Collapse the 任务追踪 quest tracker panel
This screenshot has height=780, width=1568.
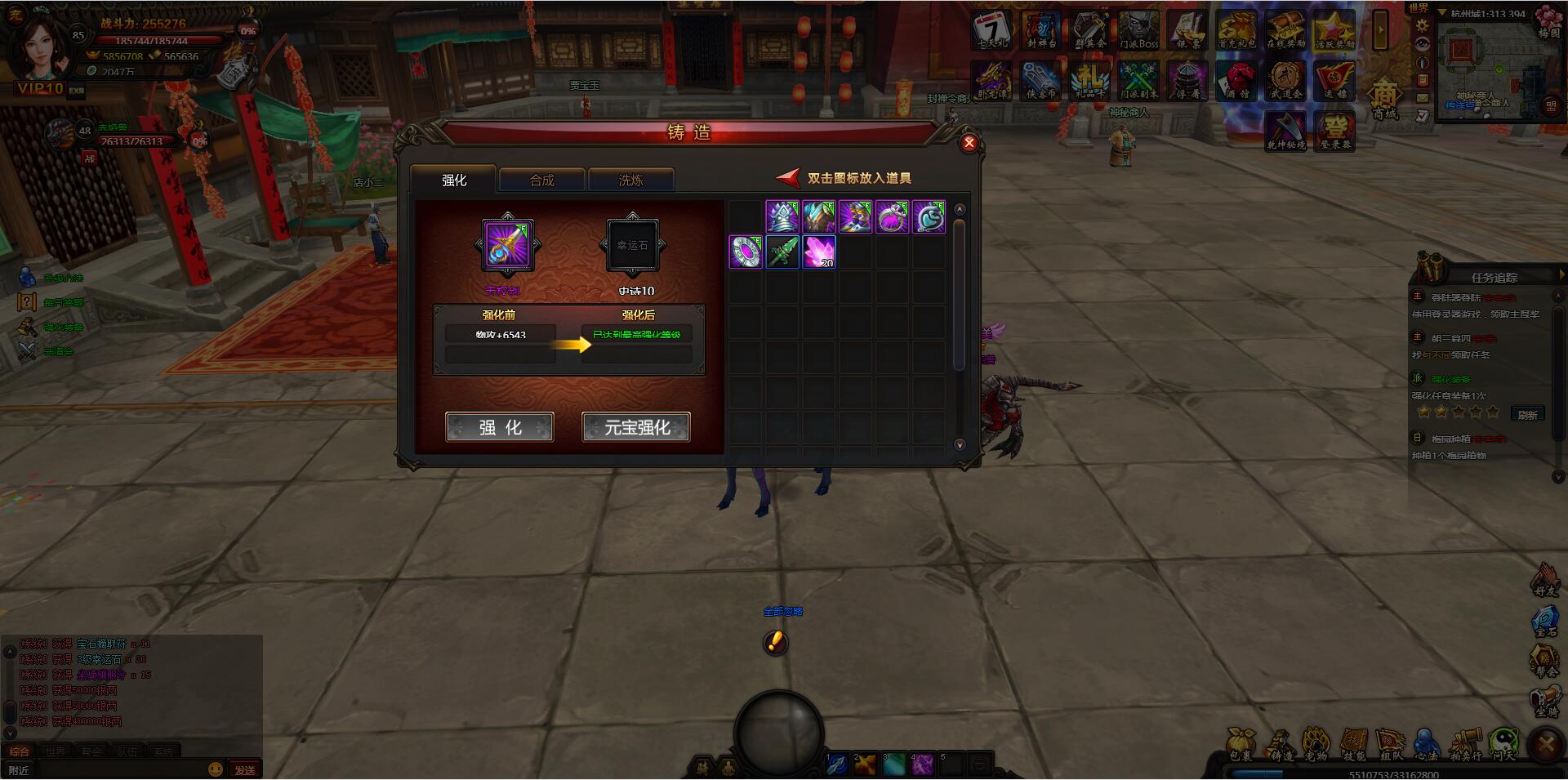pos(1564,274)
